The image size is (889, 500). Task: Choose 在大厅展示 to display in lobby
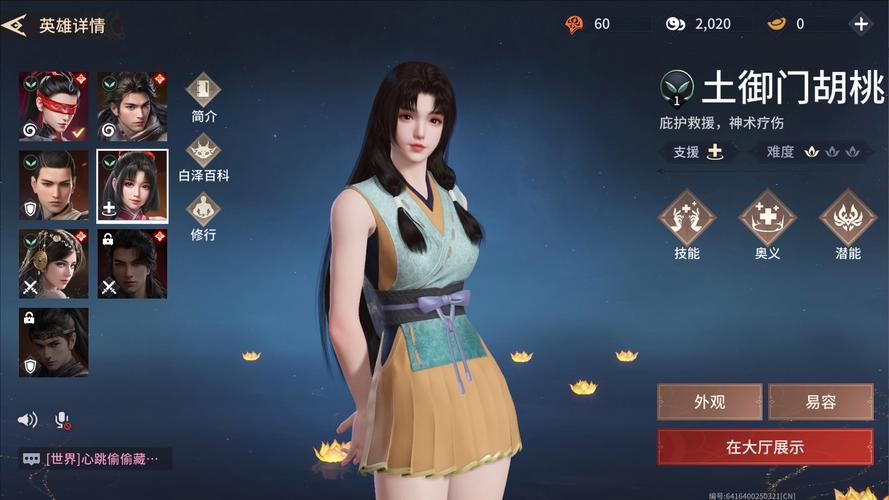click(x=764, y=447)
